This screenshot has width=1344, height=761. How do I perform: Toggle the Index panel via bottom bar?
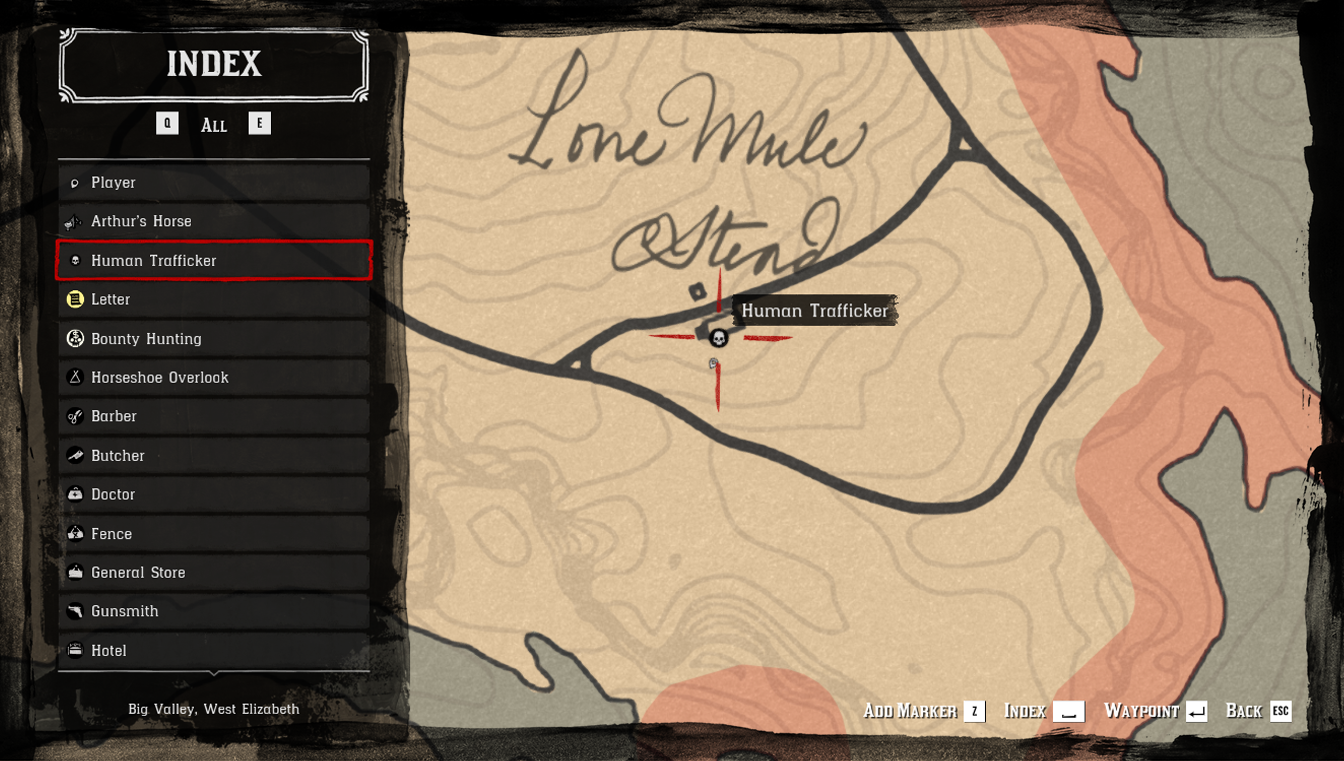1043,711
